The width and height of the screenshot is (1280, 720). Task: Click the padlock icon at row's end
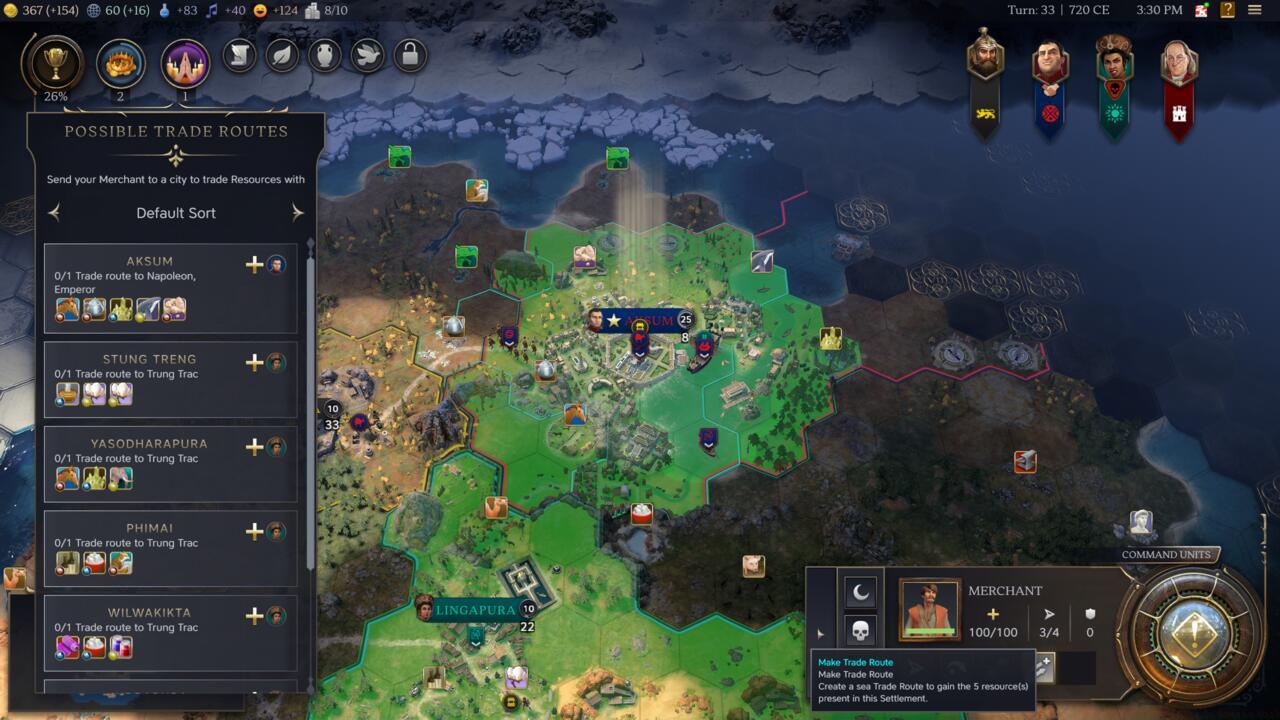408,57
